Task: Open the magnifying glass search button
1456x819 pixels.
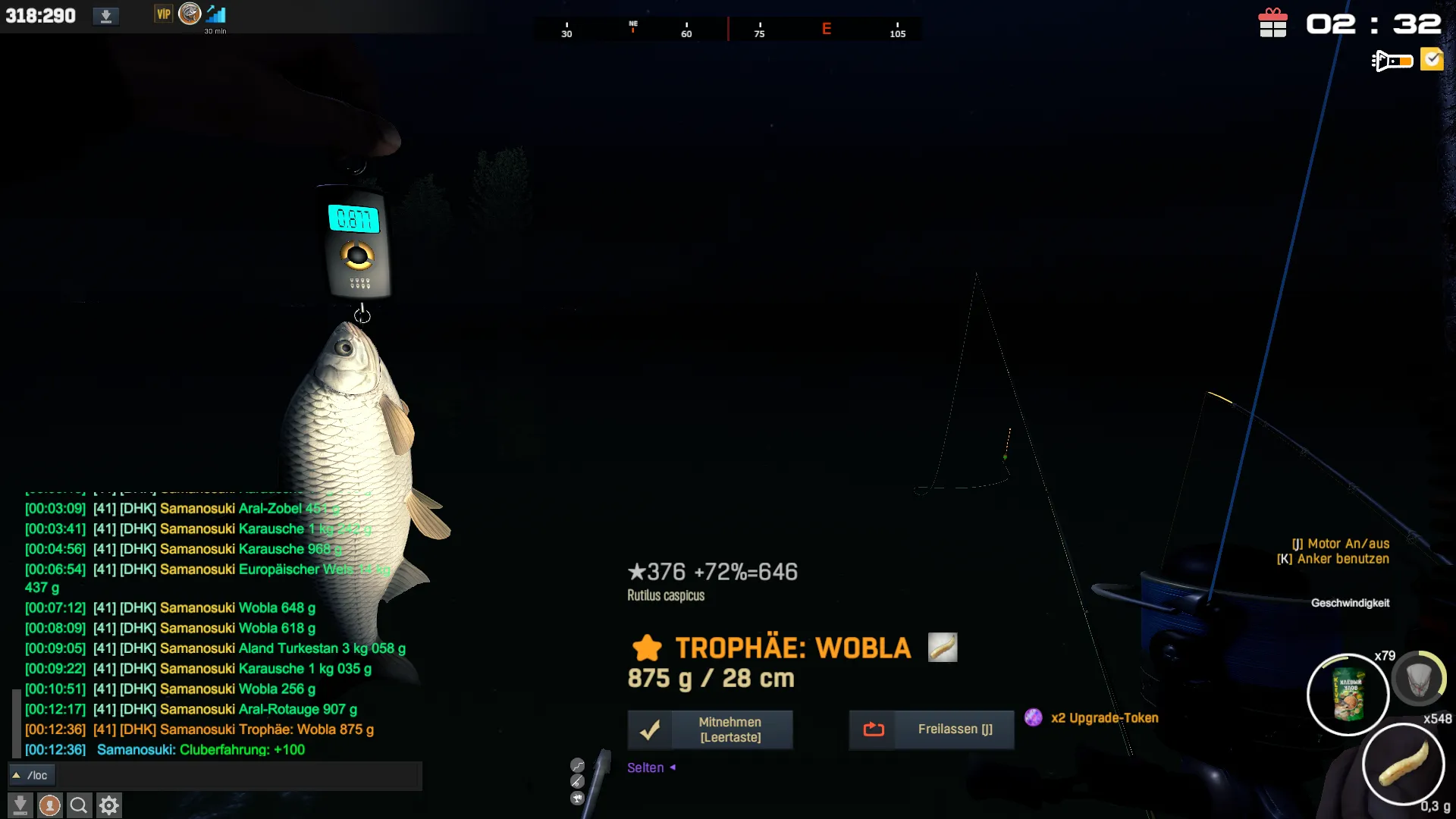Action: [79, 805]
